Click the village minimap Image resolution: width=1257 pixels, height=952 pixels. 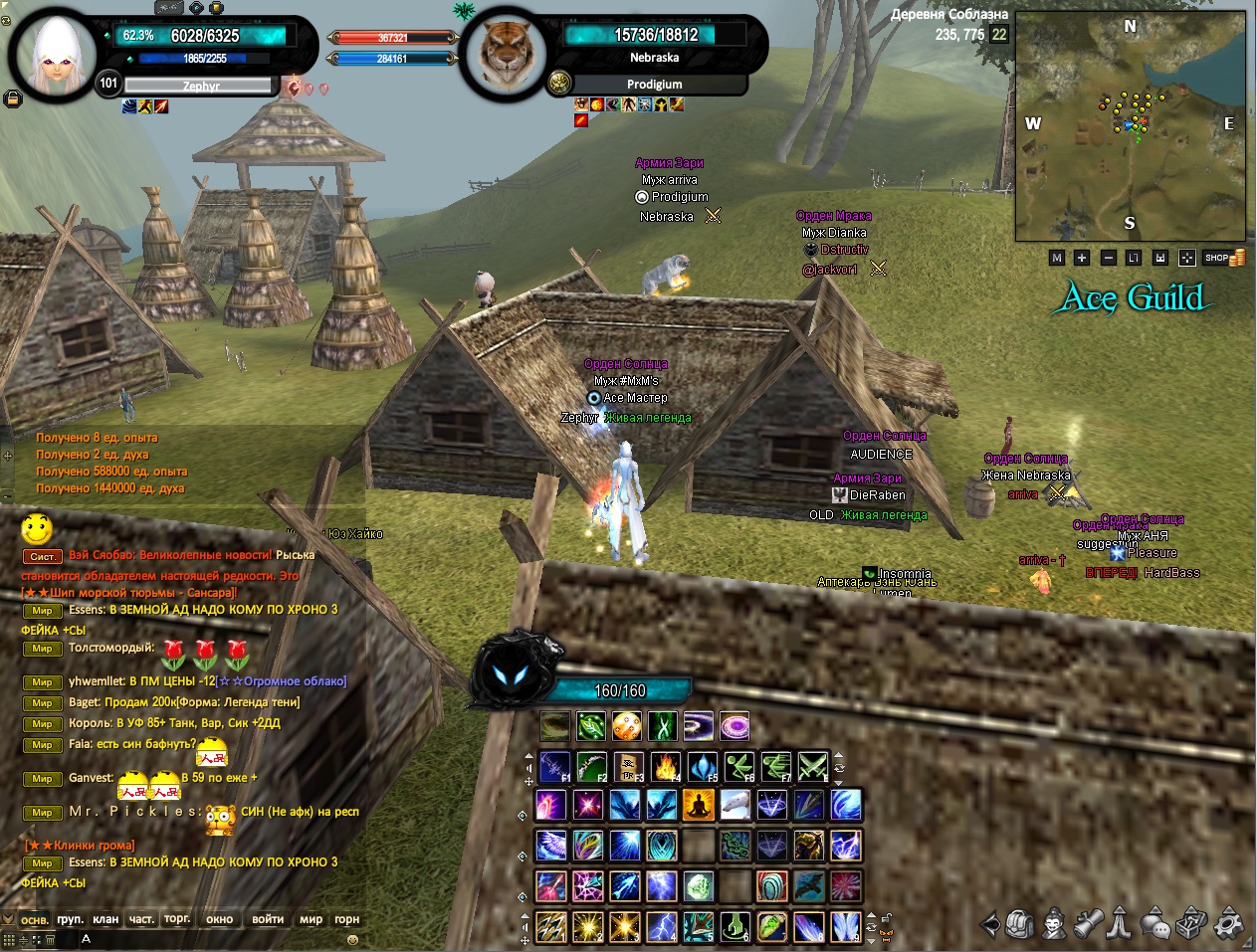point(1130,126)
